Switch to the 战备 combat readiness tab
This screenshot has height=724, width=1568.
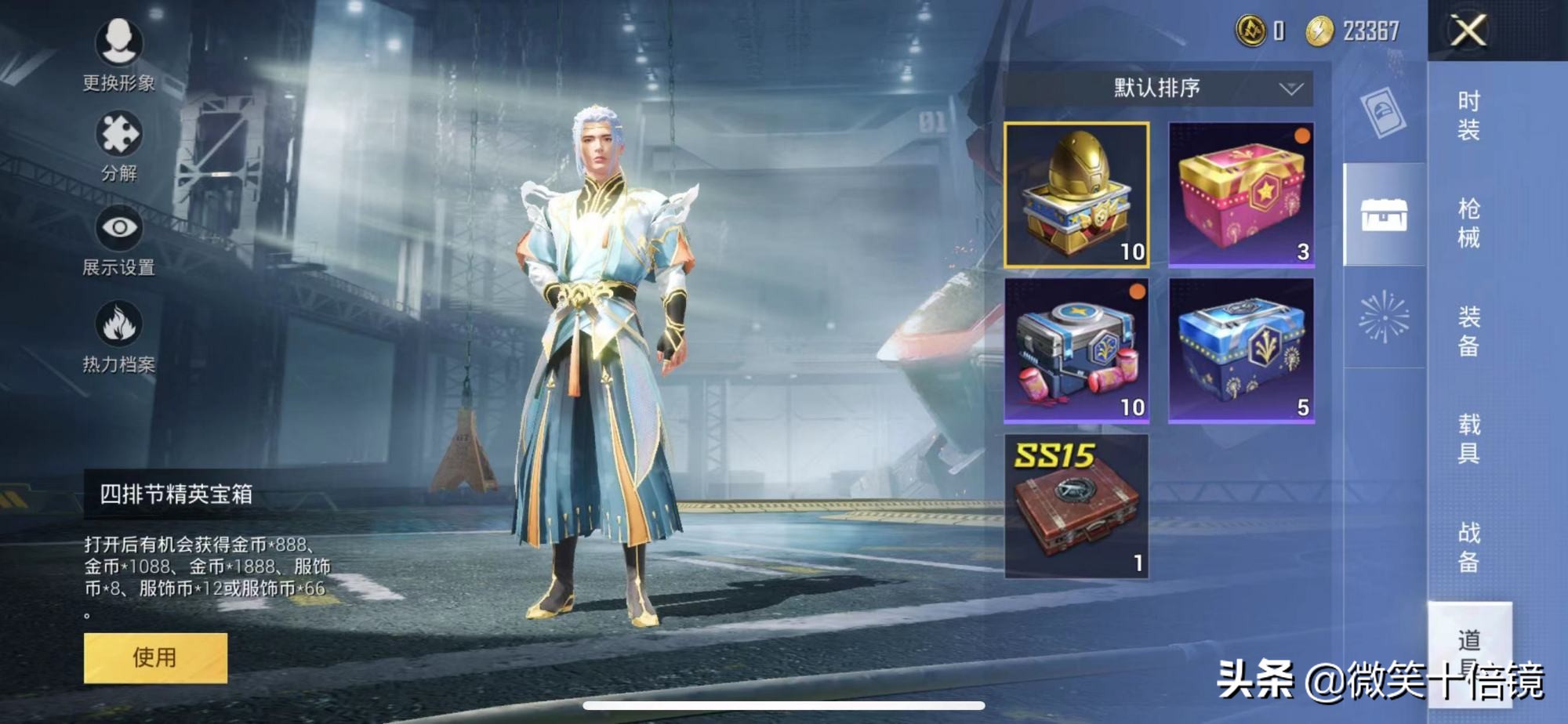[x=1468, y=546]
